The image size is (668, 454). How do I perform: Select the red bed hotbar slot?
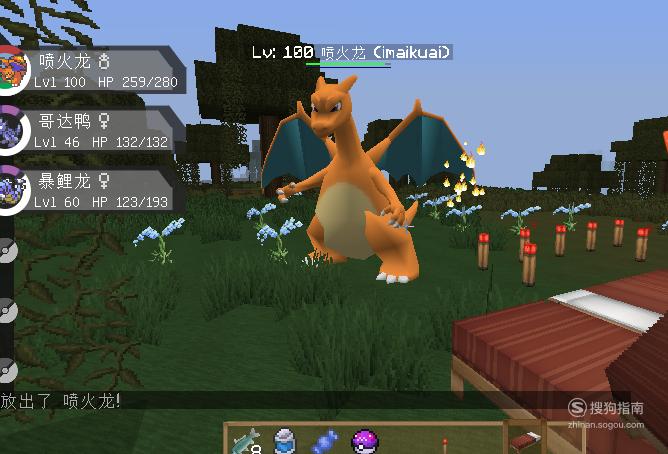click(x=524, y=441)
